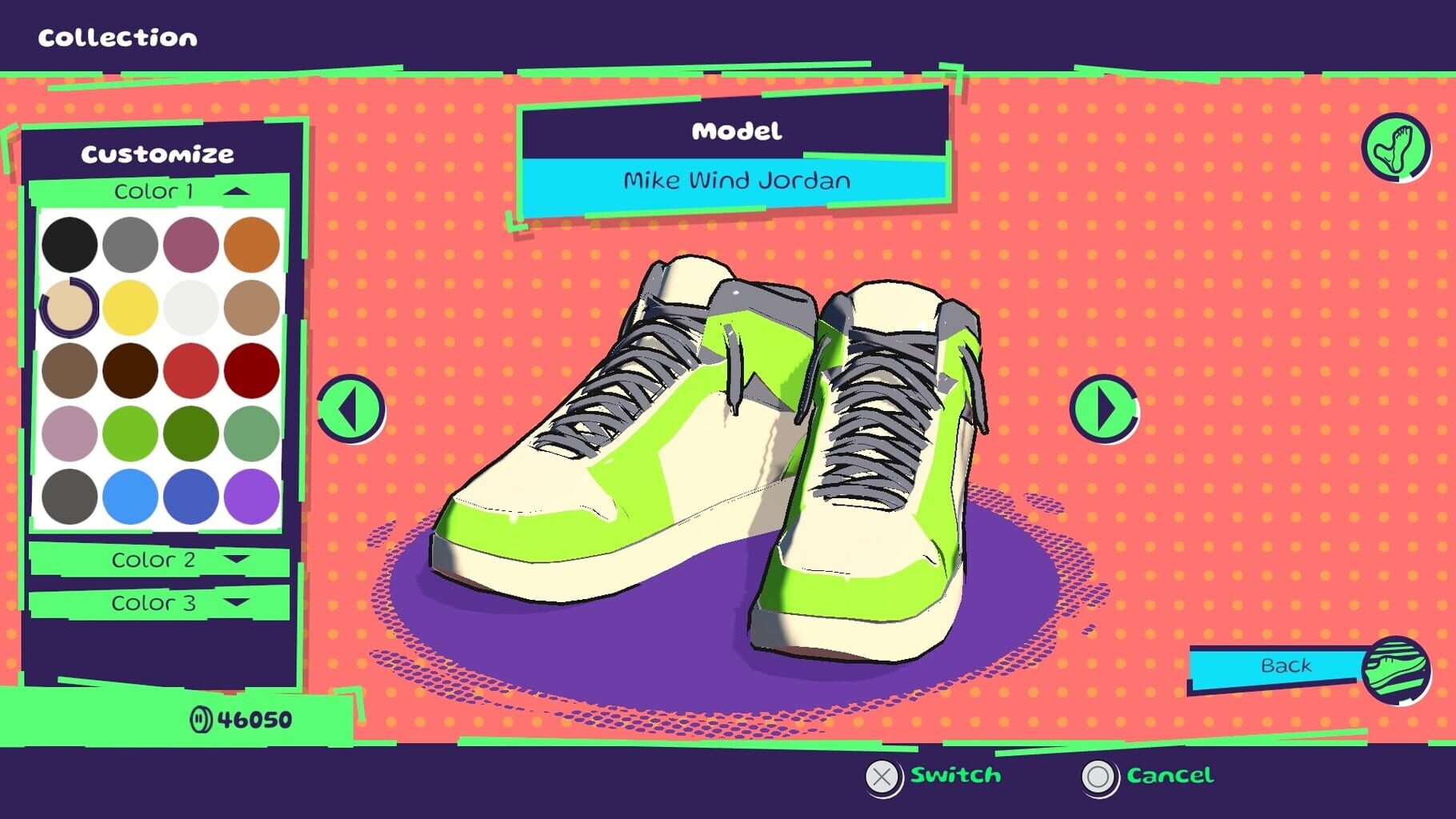Image resolution: width=1456 pixels, height=819 pixels.
Task: Open the Model name field labeled Mike Wind Jordan
Action: coord(736,181)
